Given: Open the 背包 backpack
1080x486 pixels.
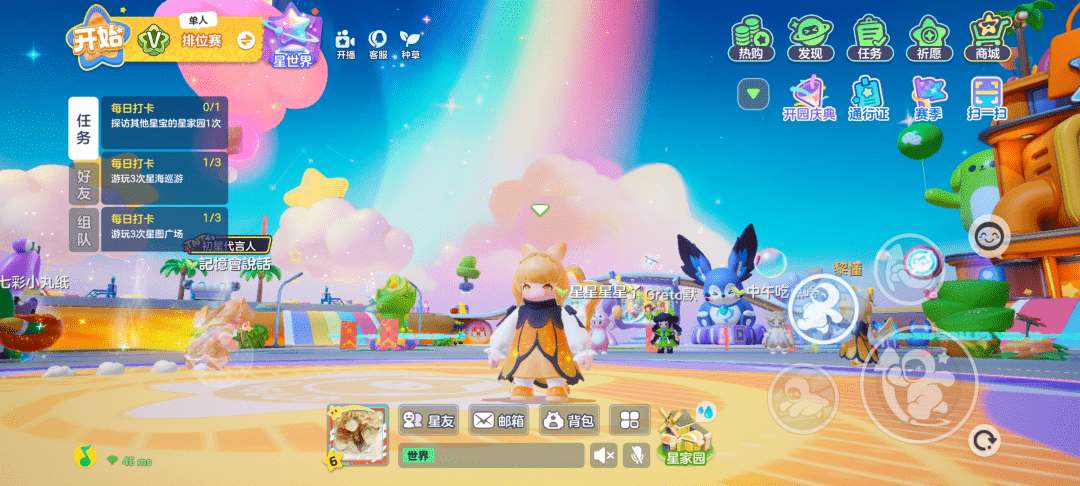Looking at the screenshot, I should point(568,421).
